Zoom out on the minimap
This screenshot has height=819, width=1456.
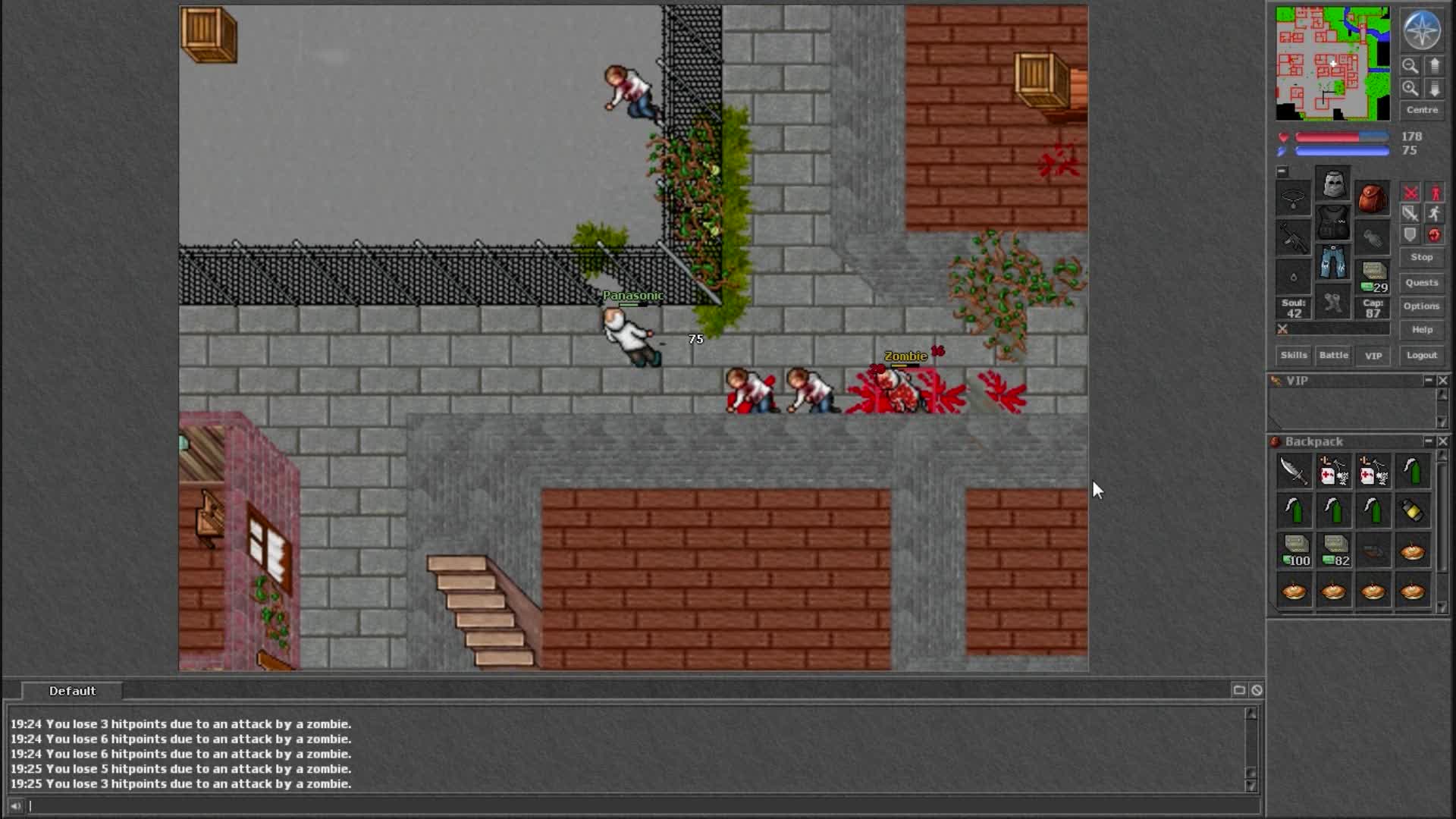pos(1410,66)
